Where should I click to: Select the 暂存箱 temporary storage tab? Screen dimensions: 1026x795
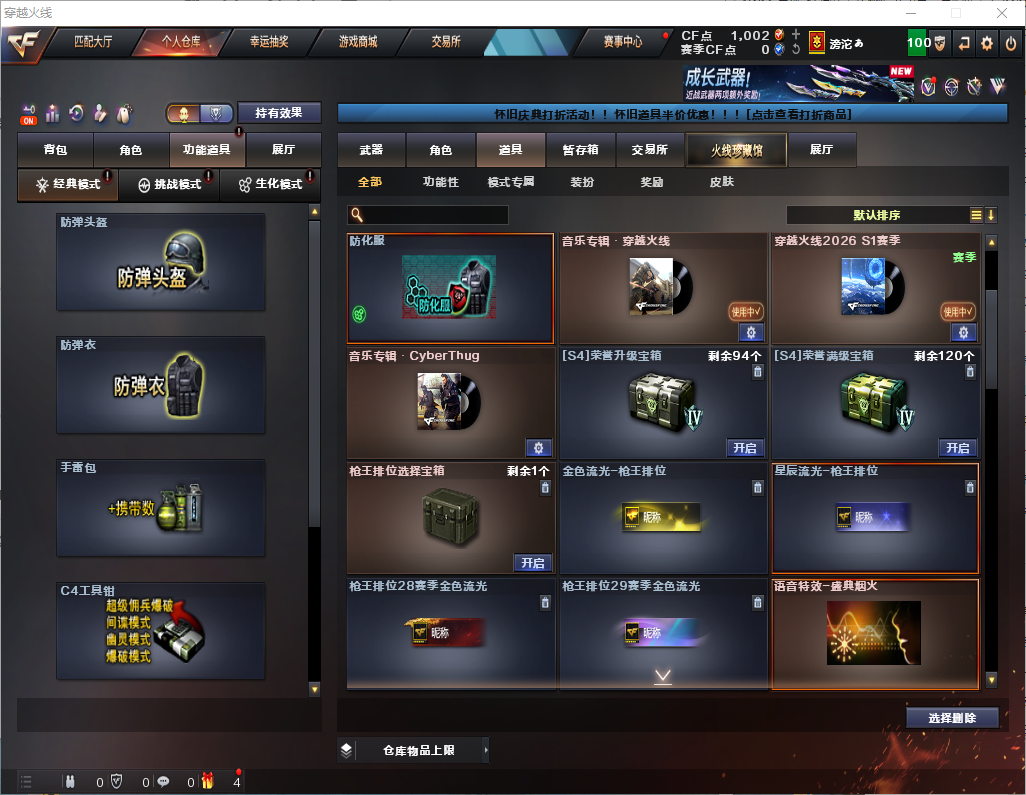[580, 150]
